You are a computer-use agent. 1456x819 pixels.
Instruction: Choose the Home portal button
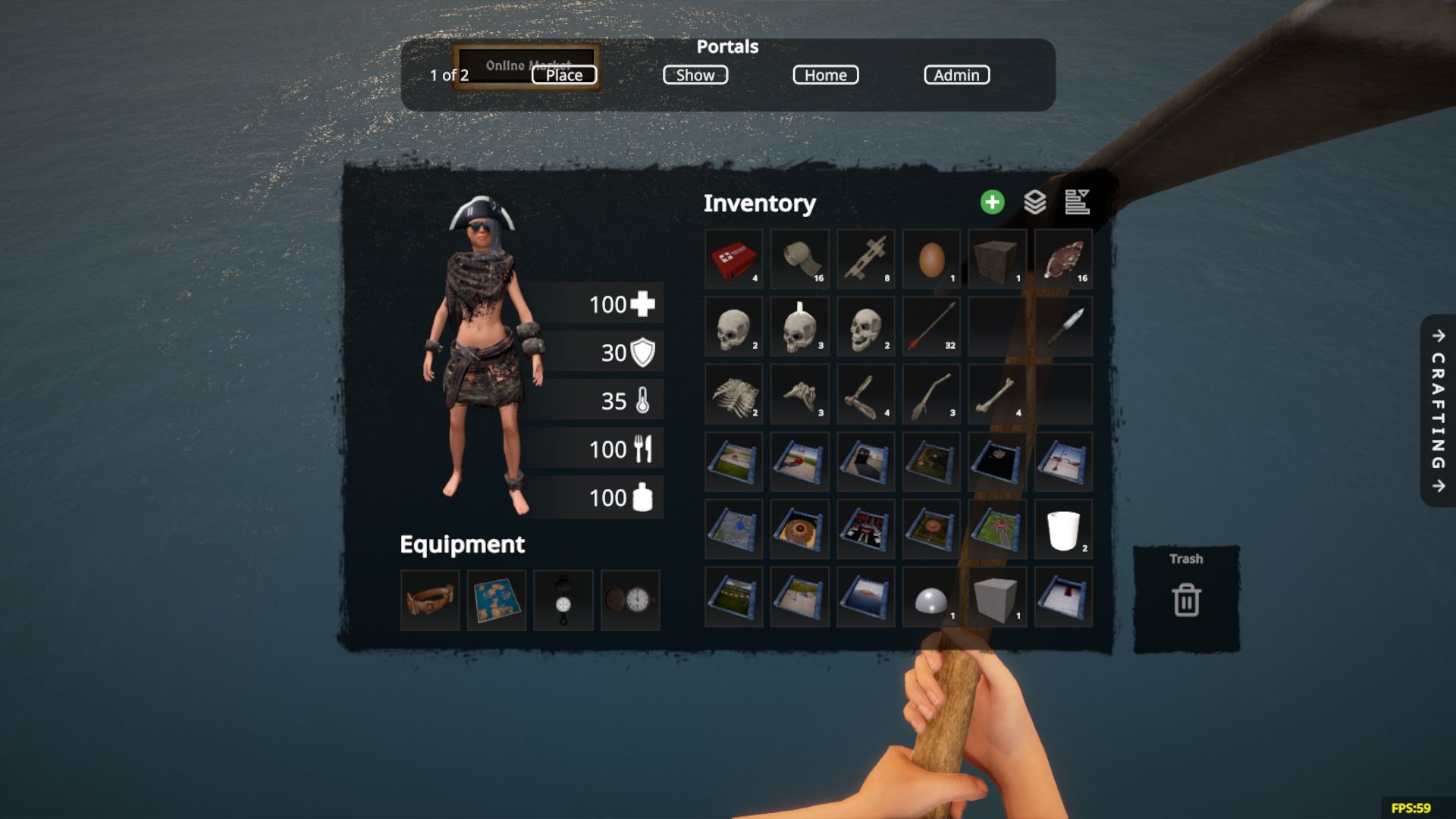tap(825, 75)
